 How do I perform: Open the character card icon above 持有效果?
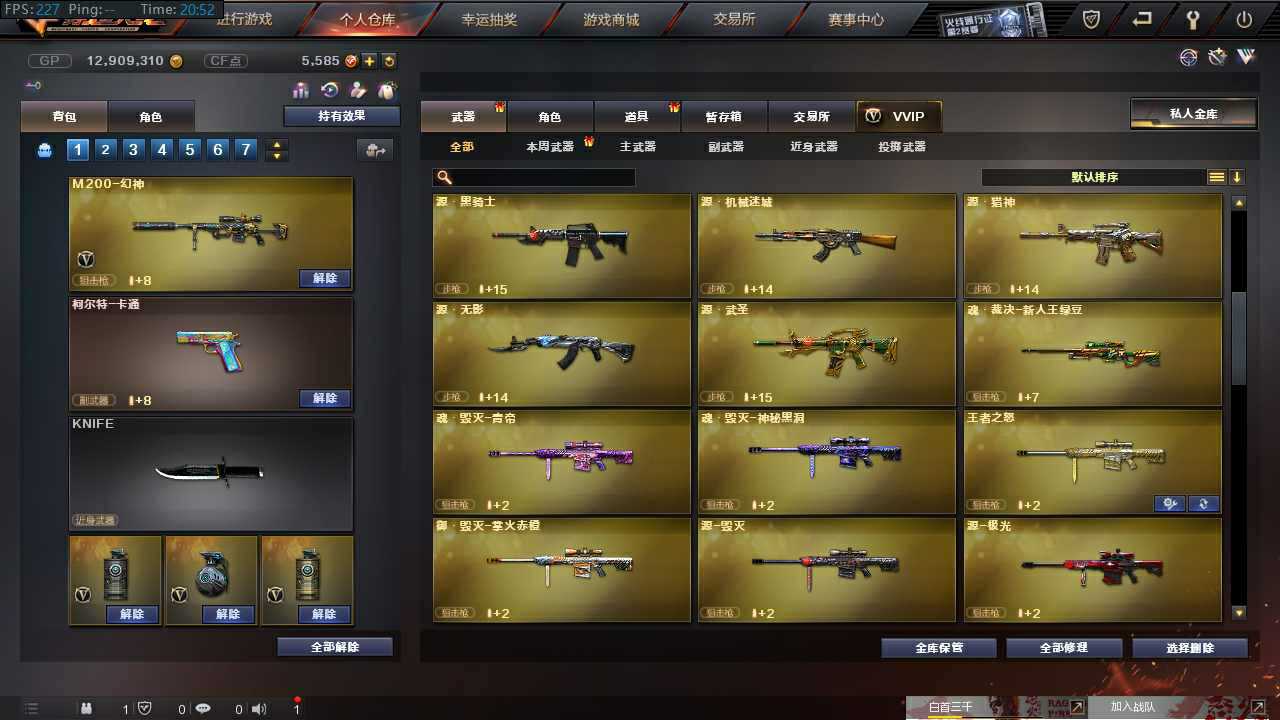(x=356, y=89)
